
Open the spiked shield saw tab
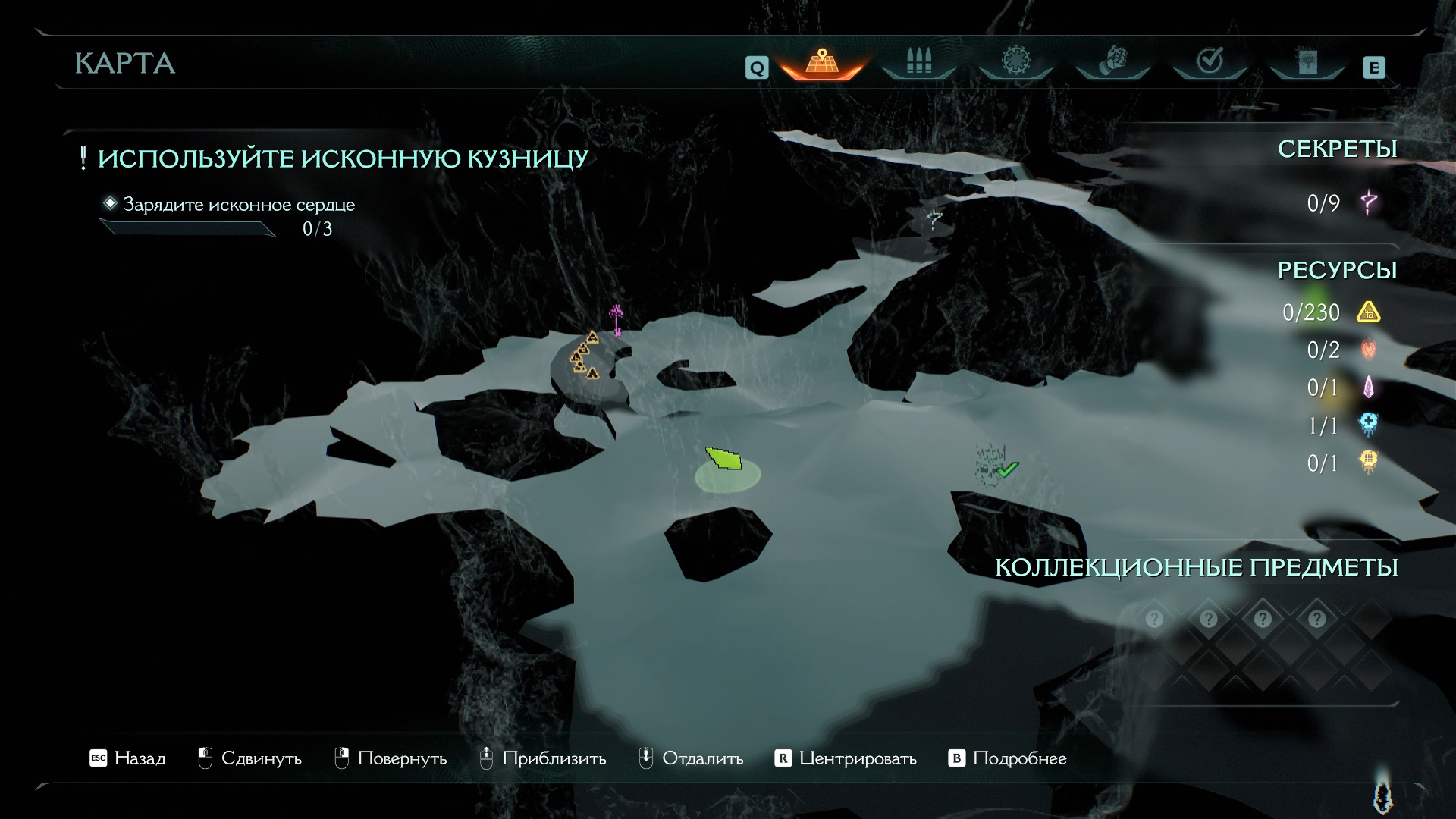1015,61
